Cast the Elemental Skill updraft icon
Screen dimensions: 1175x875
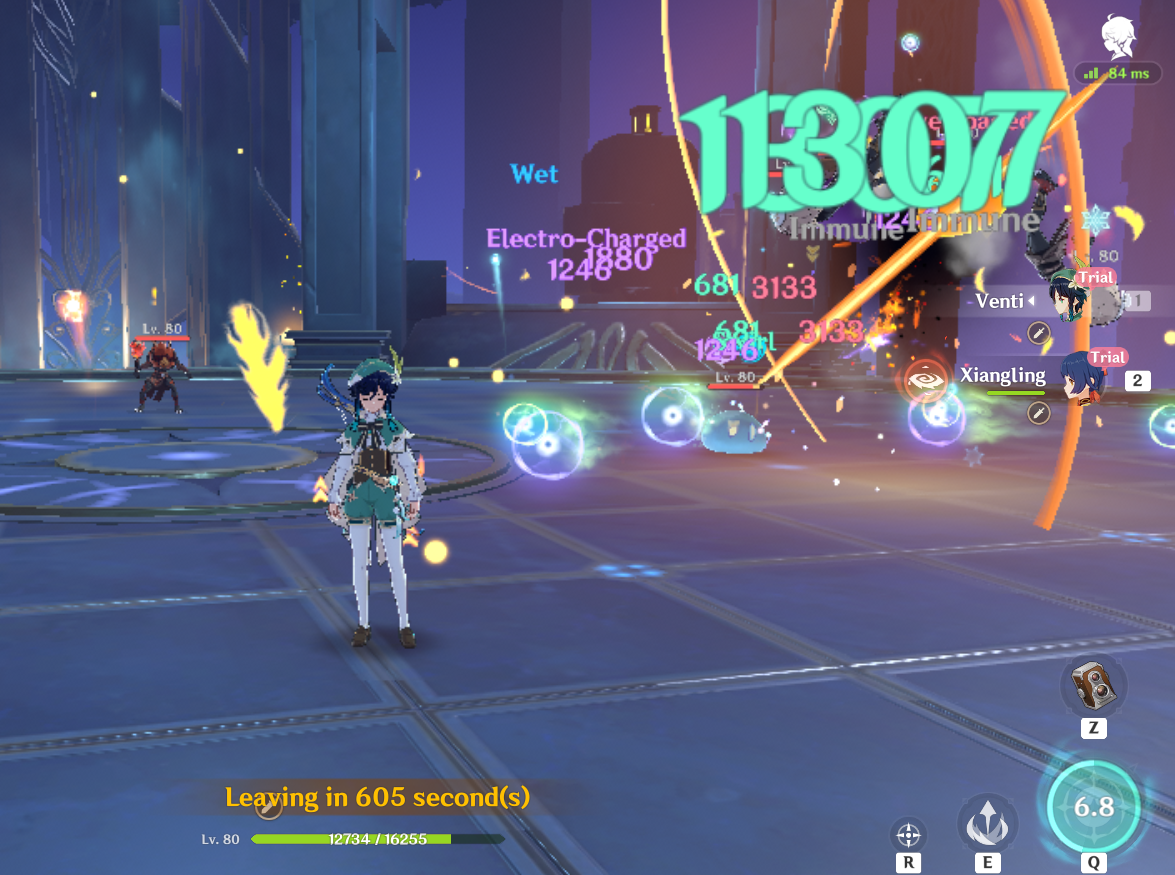pos(987,824)
